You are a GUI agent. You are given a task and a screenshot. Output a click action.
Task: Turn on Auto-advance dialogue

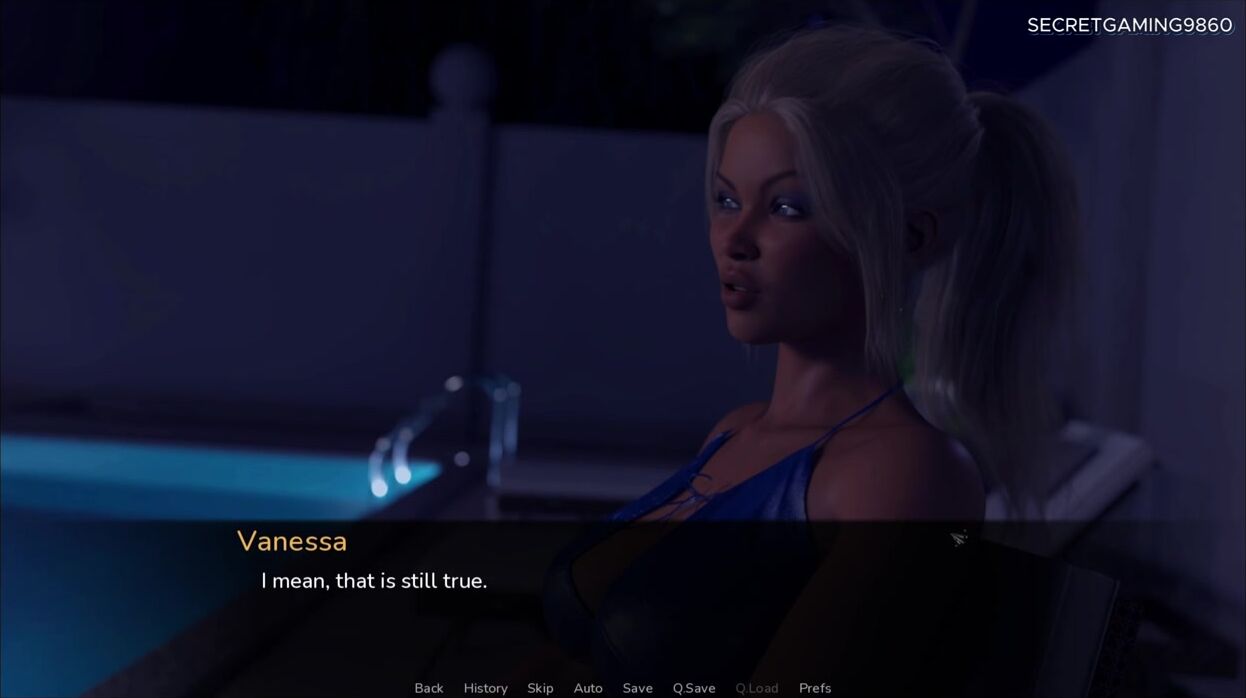(x=588, y=688)
